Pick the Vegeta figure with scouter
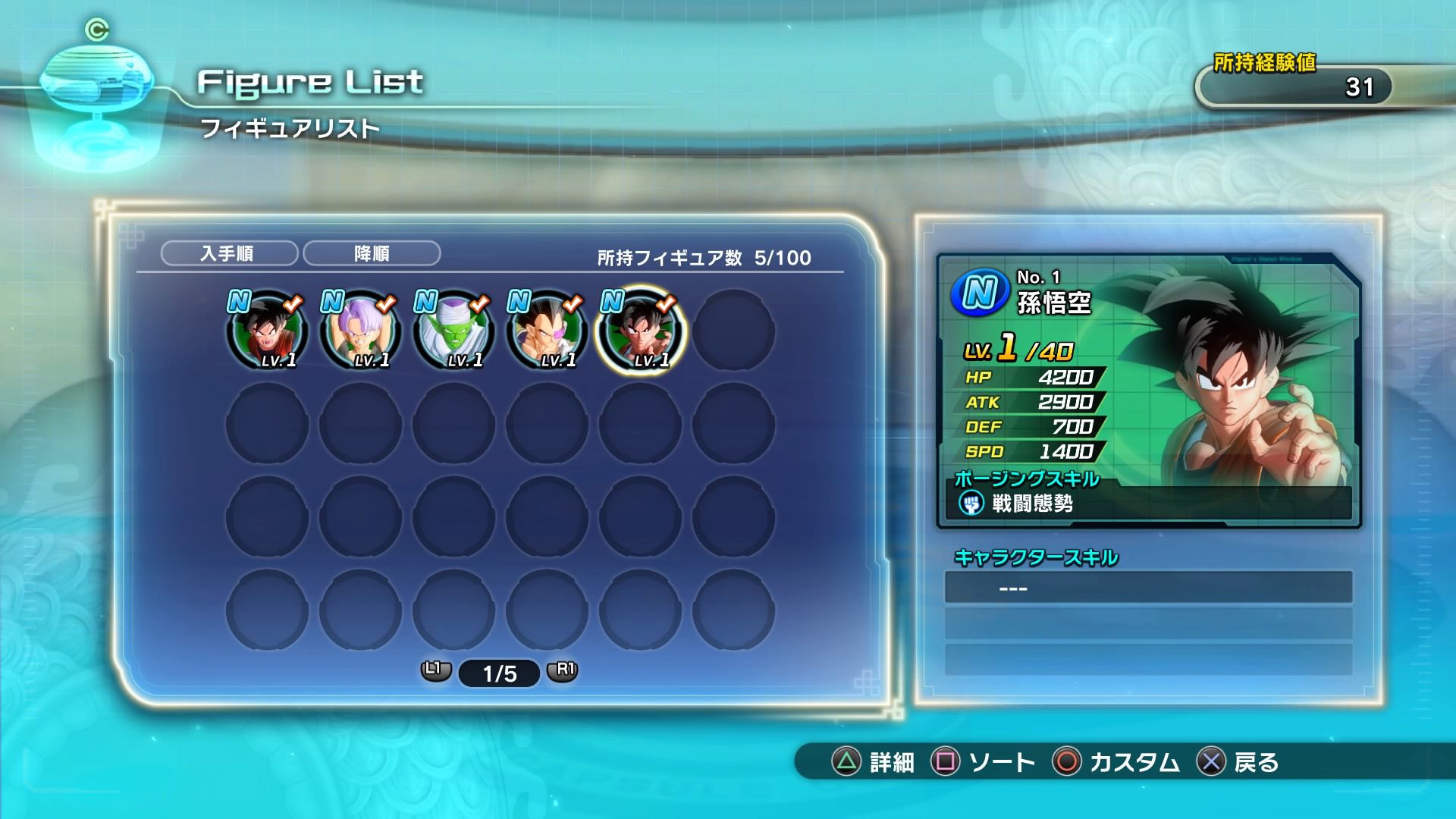The width and height of the screenshot is (1456, 819). pos(547,331)
